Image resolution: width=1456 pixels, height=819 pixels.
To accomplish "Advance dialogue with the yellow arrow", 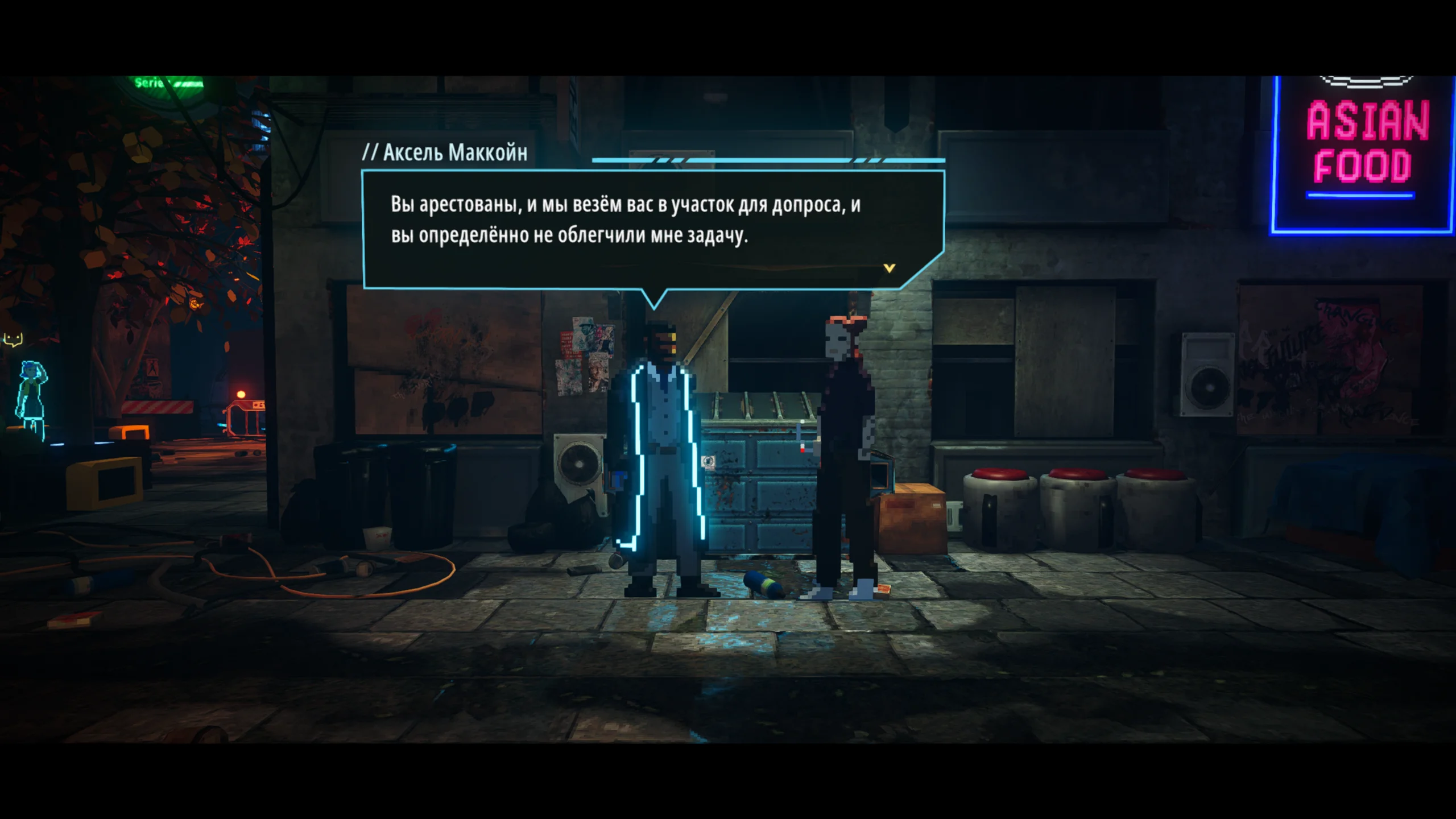I will pos(890,268).
